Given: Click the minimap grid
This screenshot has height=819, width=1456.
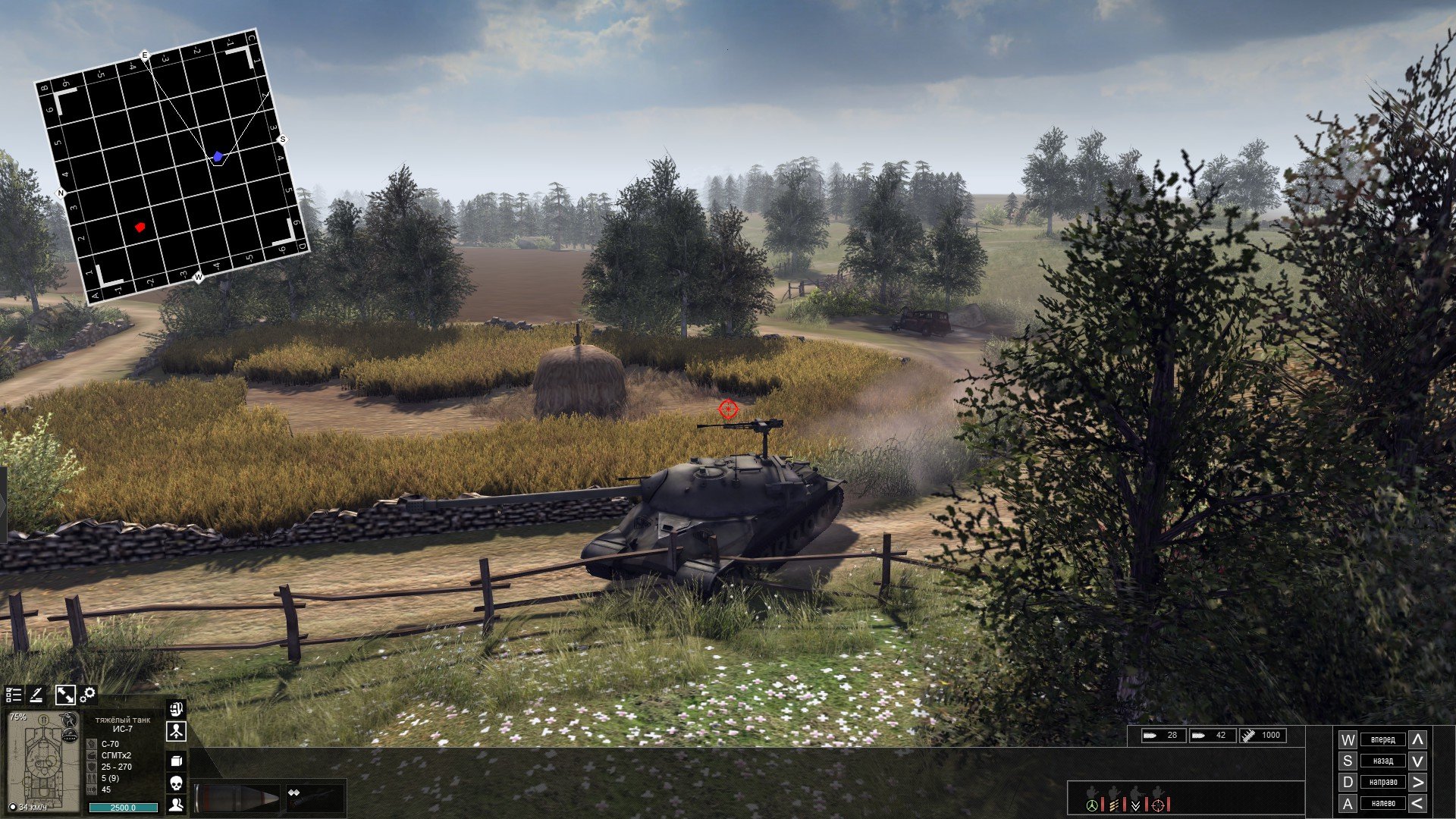Looking at the screenshot, I should pos(172,167).
